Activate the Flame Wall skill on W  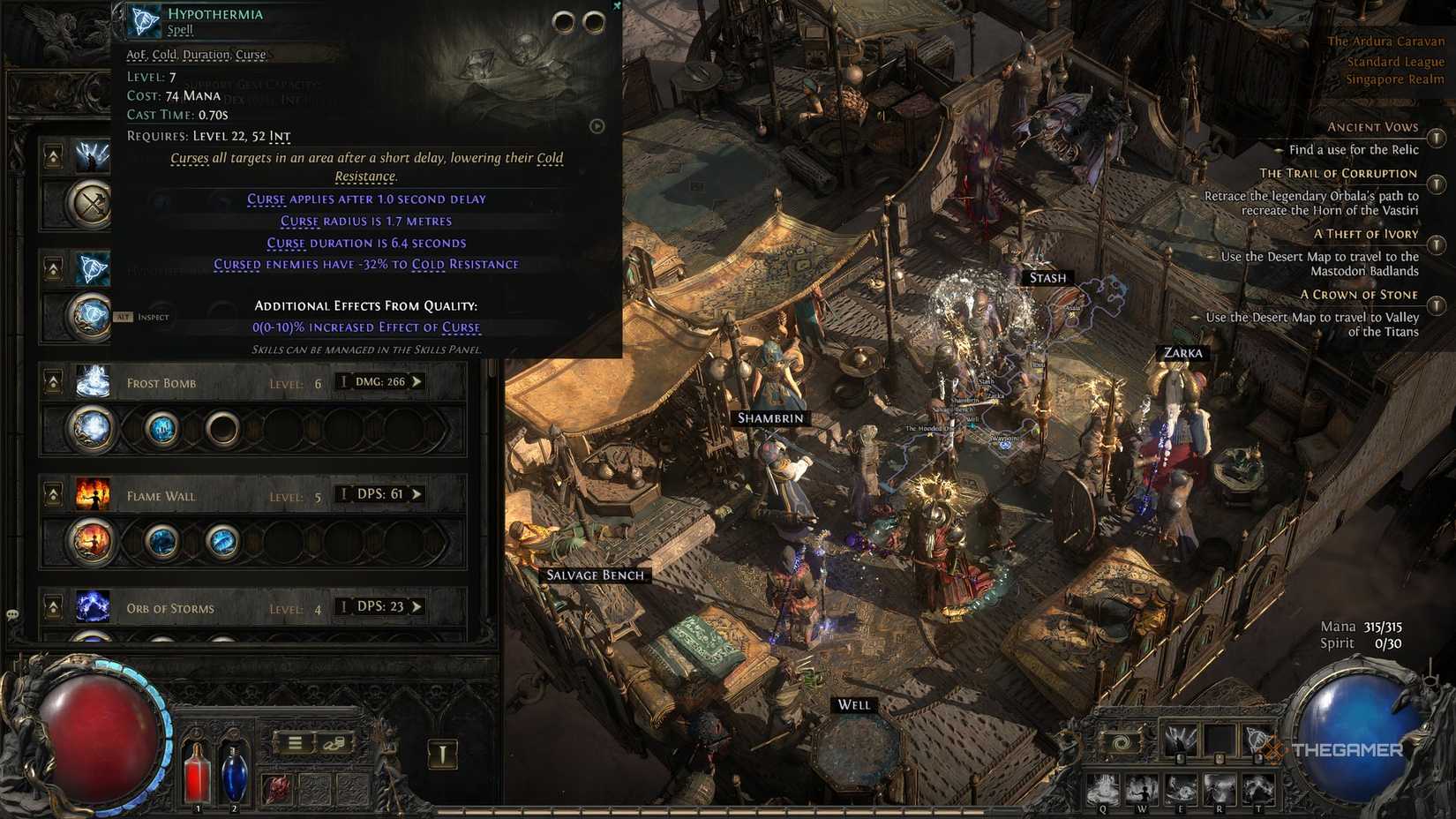point(1142,788)
